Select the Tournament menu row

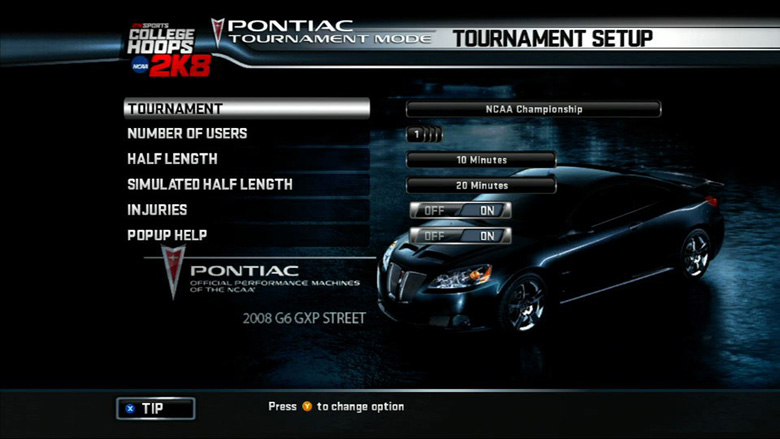point(246,108)
